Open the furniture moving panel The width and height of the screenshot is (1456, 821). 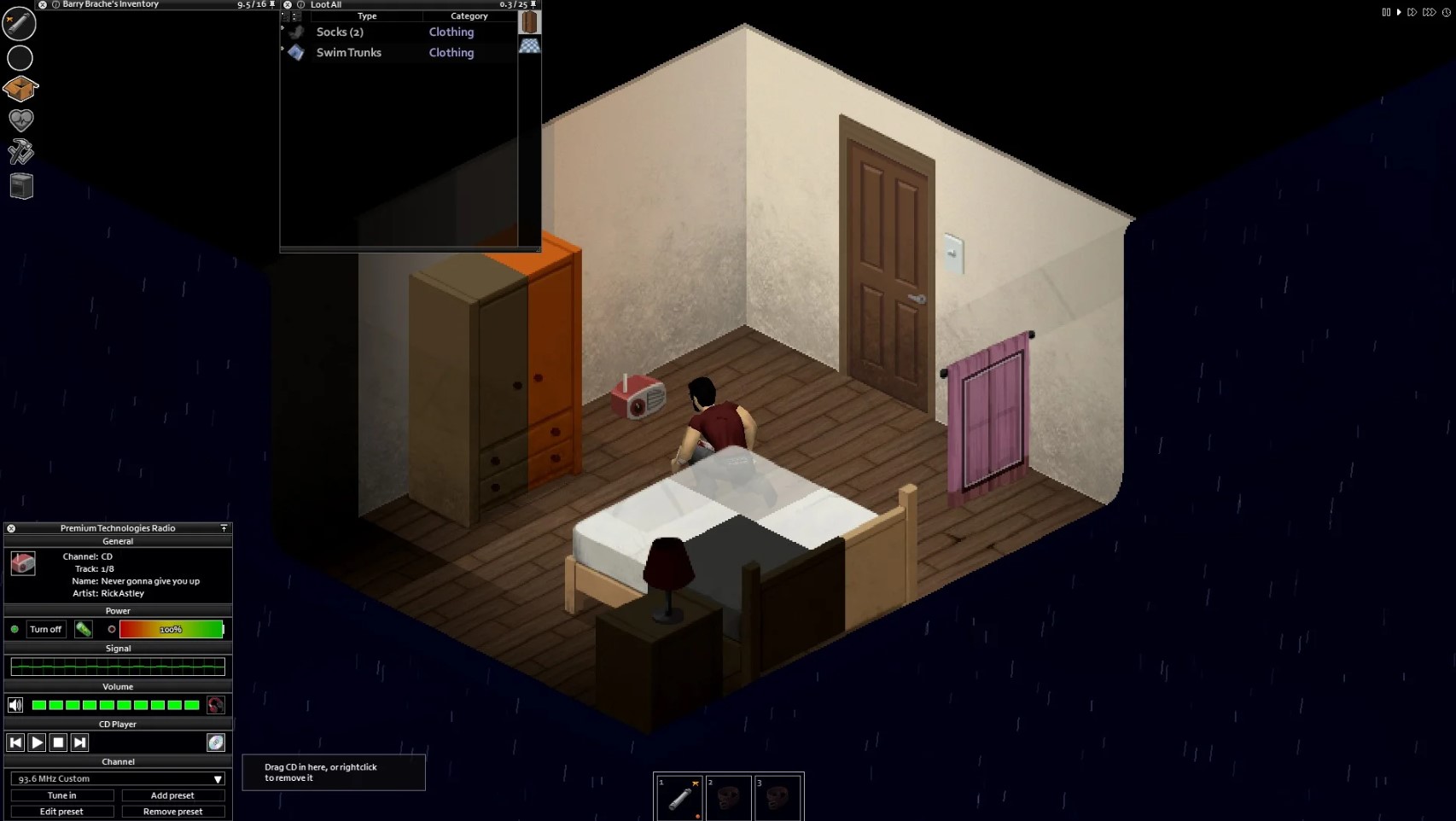coord(20,185)
